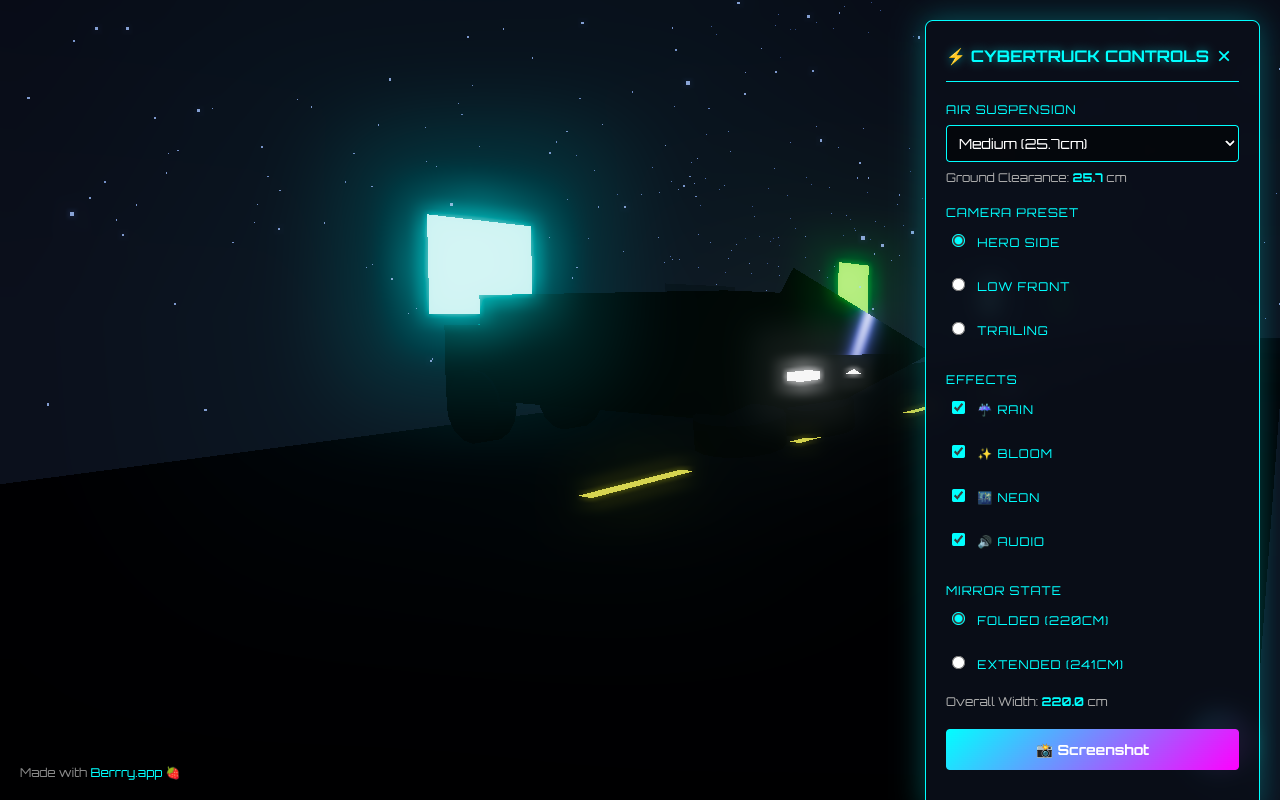Viewport: 1280px width, 800px height.
Task: Click the megaphone icon beside AUDIO
Action: (x=983, y=541)
